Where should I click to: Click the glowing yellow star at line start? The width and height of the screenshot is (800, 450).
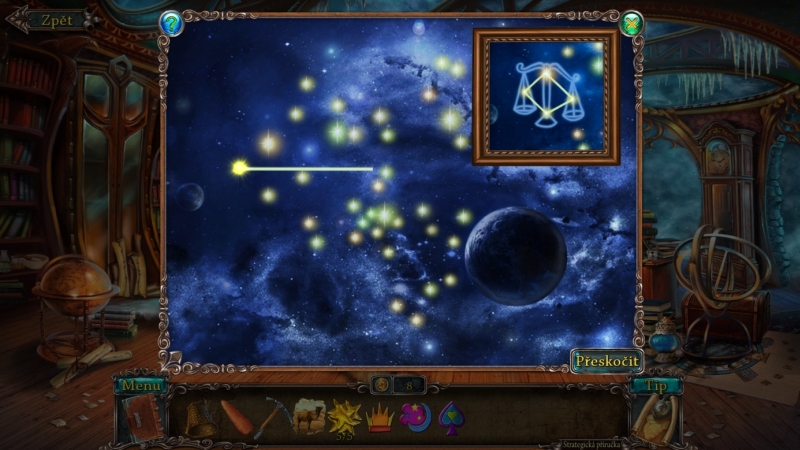[239, 168]
